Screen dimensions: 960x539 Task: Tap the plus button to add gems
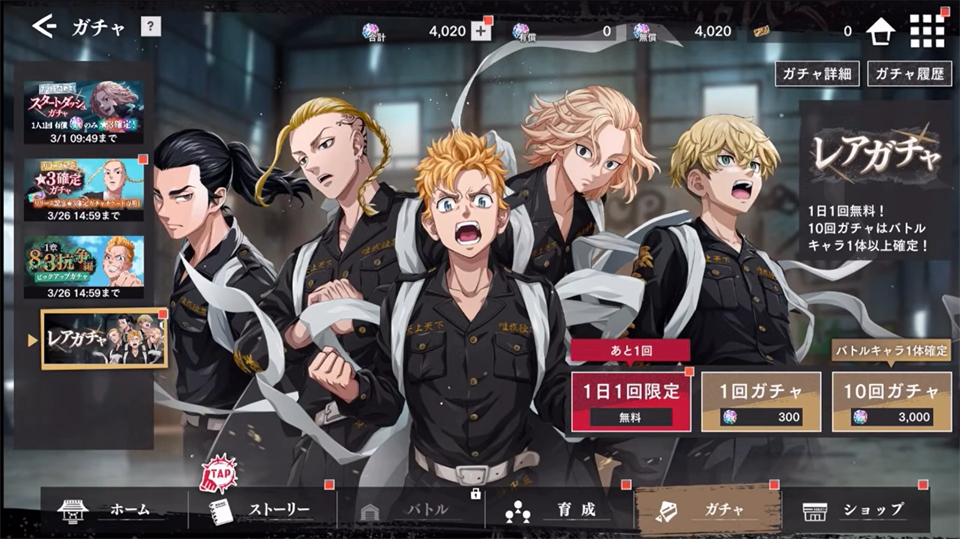[481, 31]
